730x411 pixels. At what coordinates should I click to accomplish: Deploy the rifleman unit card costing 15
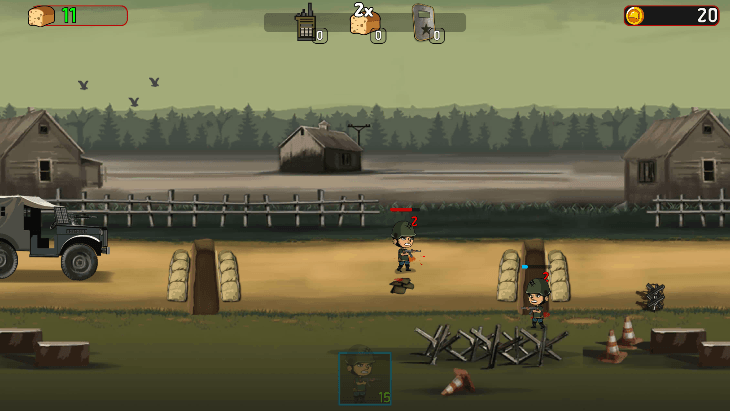tap(364, 378)
